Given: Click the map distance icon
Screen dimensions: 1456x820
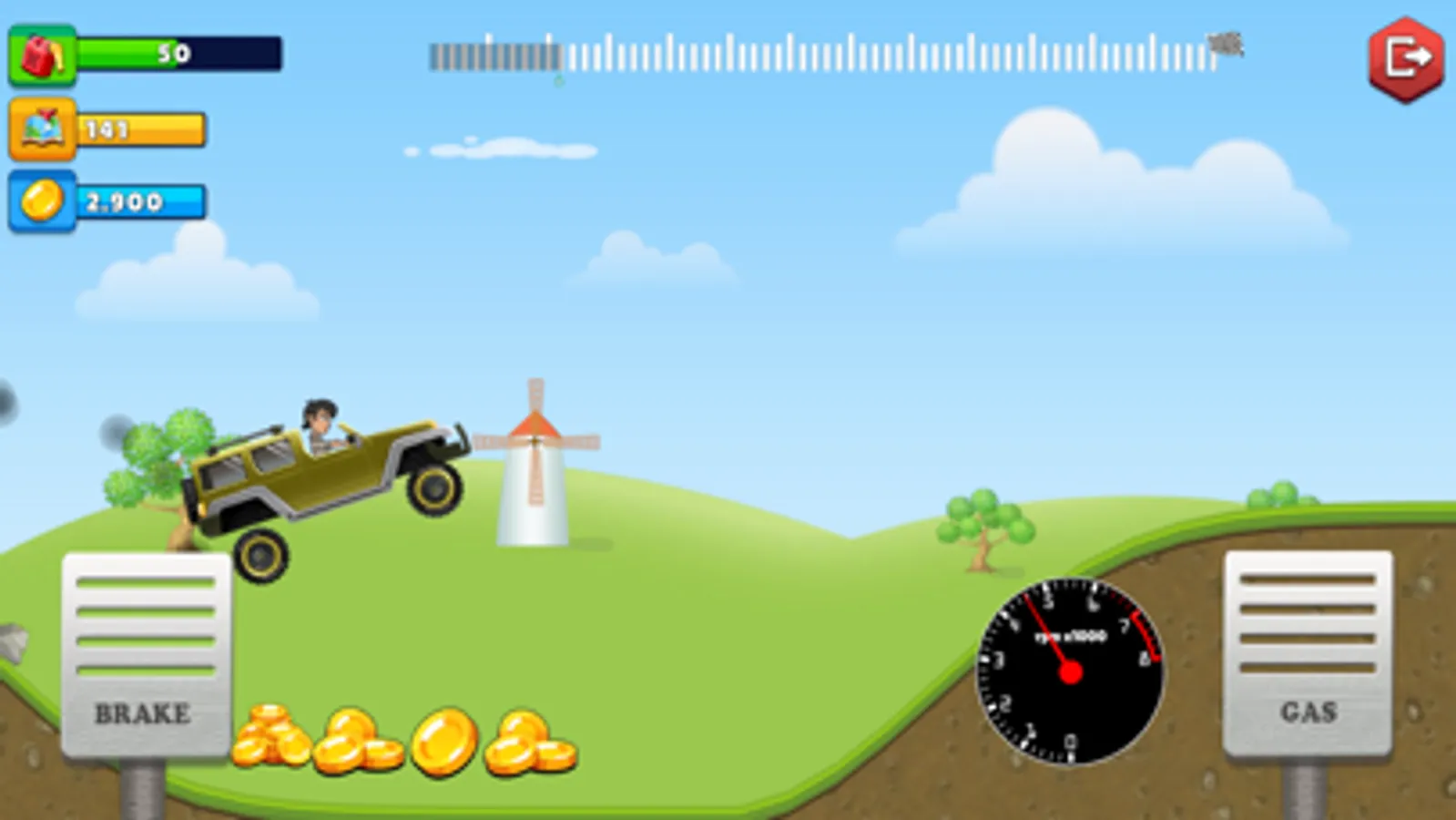Looking at the screenshot, I should click(x=41, y=130).
